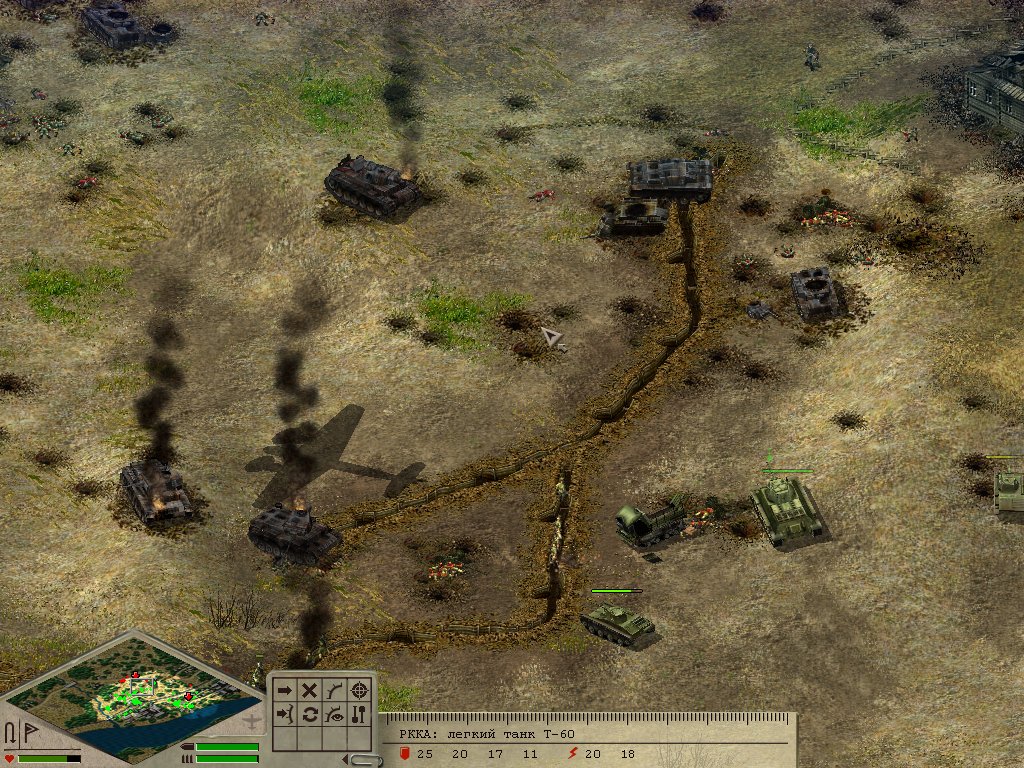Click the U-turn arrow icon by minimap

click(10, 733)
